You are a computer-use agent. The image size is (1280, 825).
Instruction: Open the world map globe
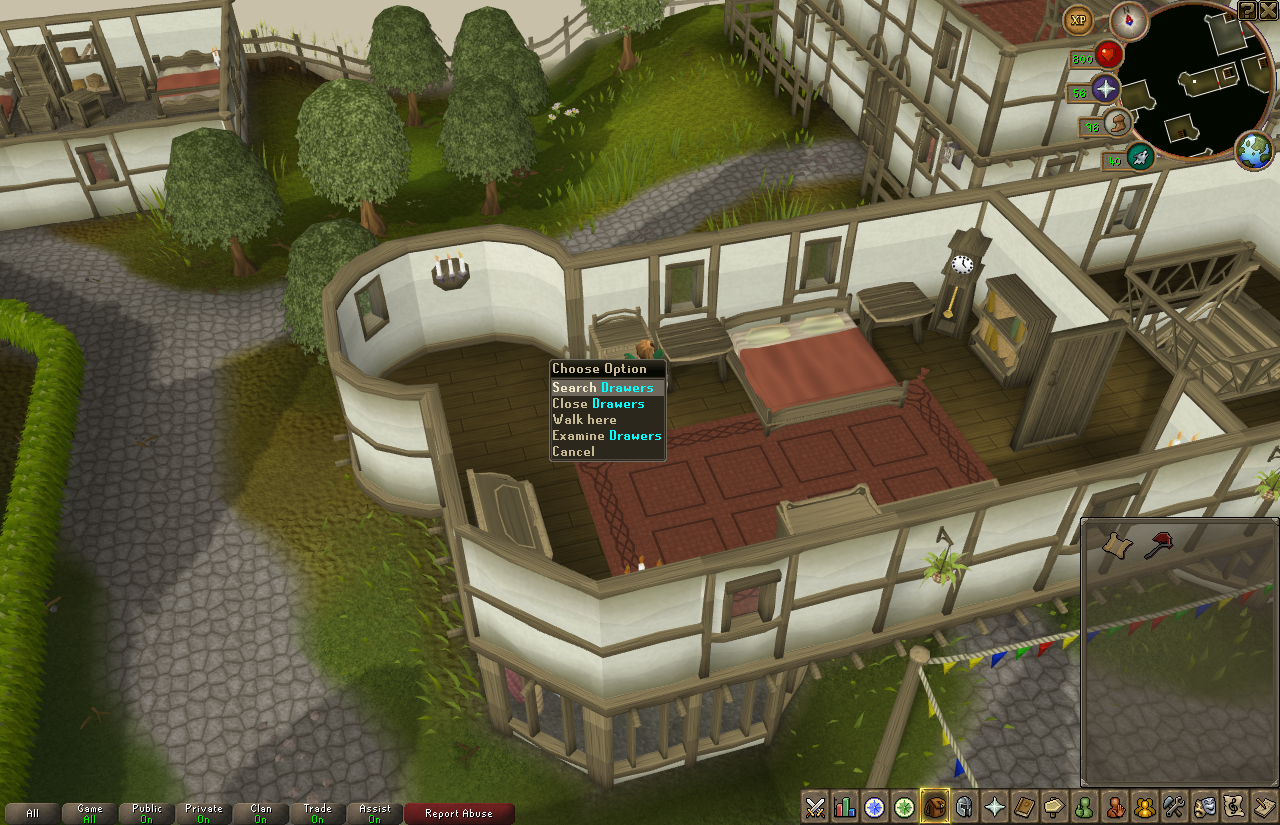1253,151
